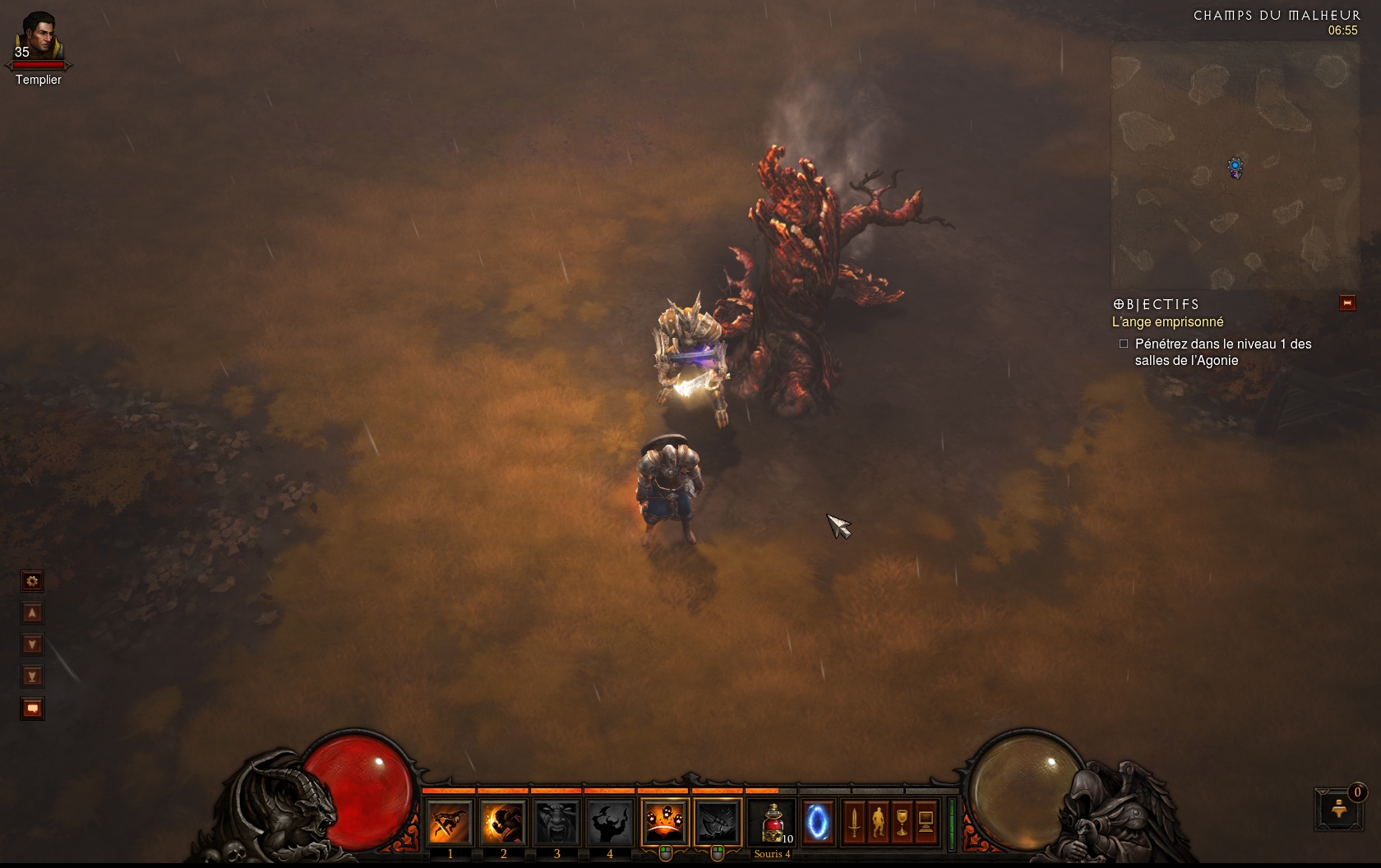The image size is (1381, 868).
Task: Activate the leaping sword strike skill in slot 1
Action: pos(450,822)
